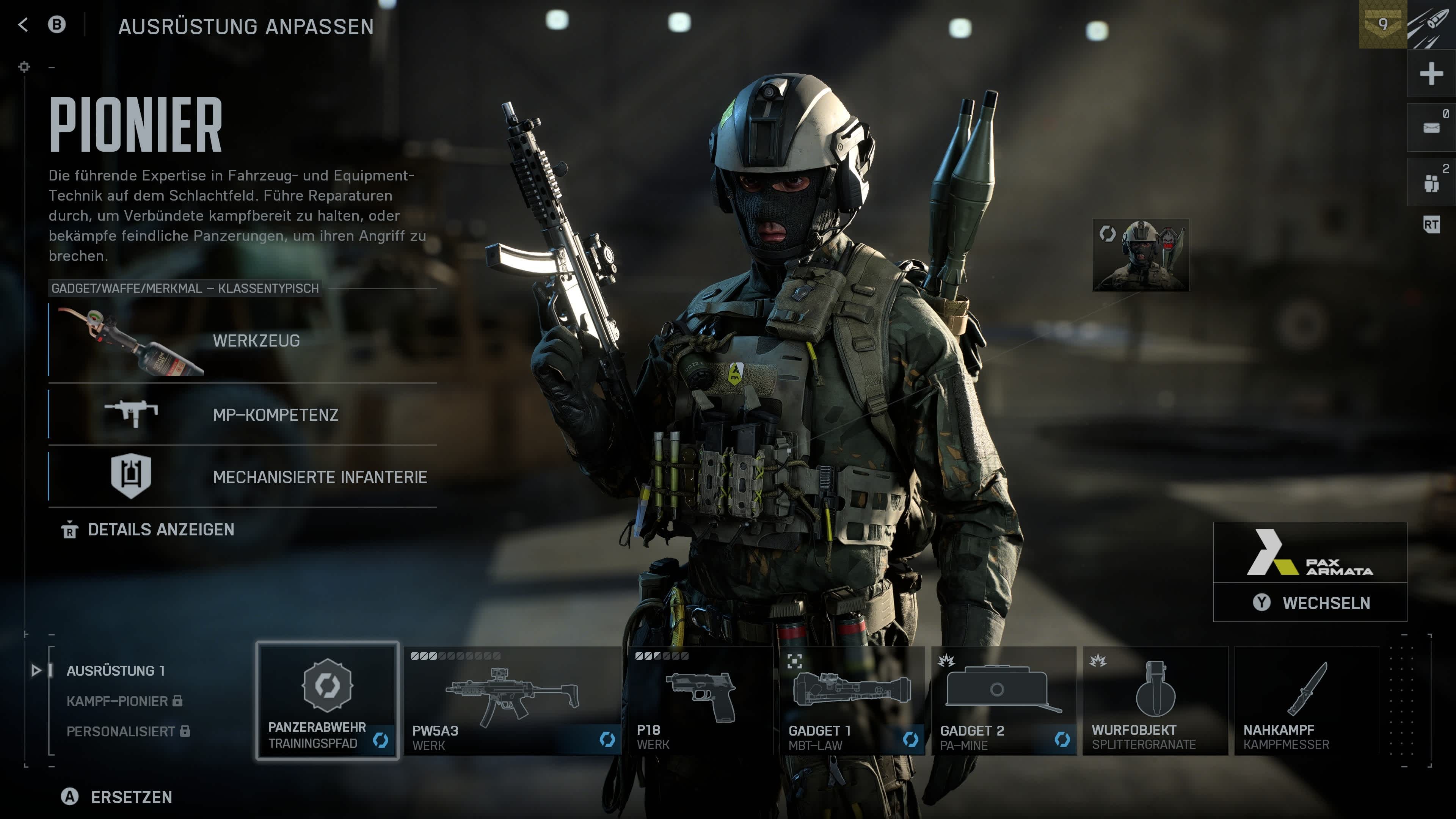Screen dimensions: 1456x819
Task: Go back using the arrow at top-left
Action: pos(23,25)
